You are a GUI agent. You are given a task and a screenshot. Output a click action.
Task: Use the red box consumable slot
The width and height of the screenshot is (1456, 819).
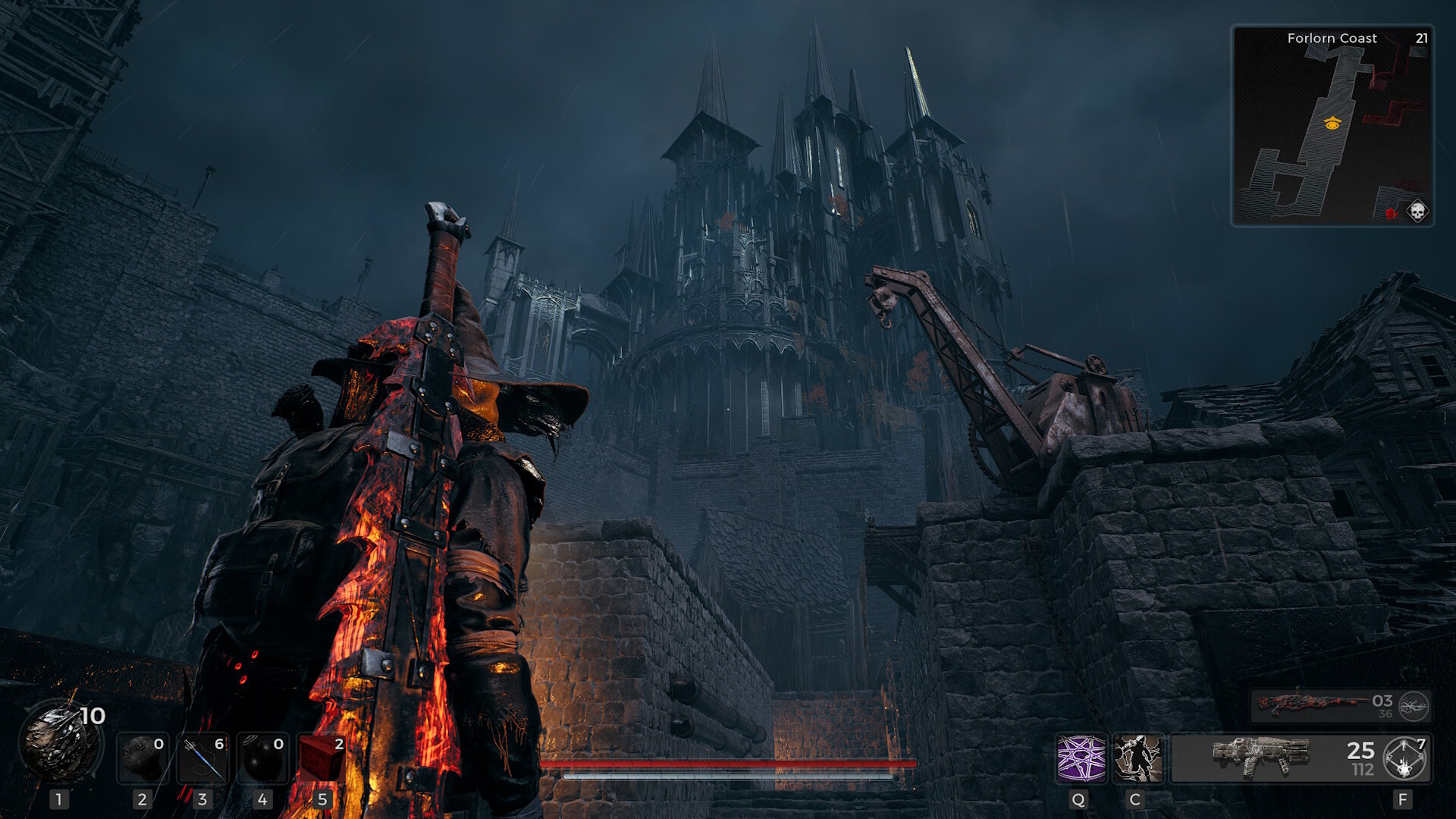[x=322, y=758]
